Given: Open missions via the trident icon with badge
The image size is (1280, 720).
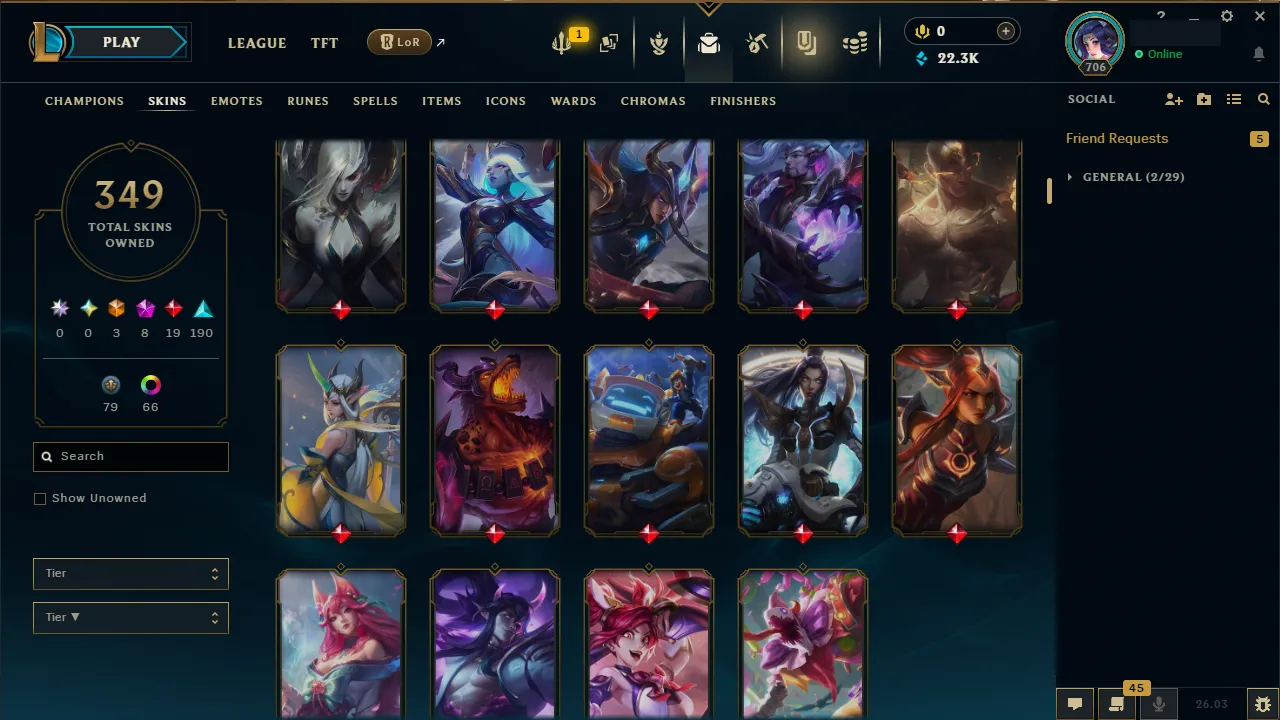Looking at the screenshot, I should tap(561, 42).
